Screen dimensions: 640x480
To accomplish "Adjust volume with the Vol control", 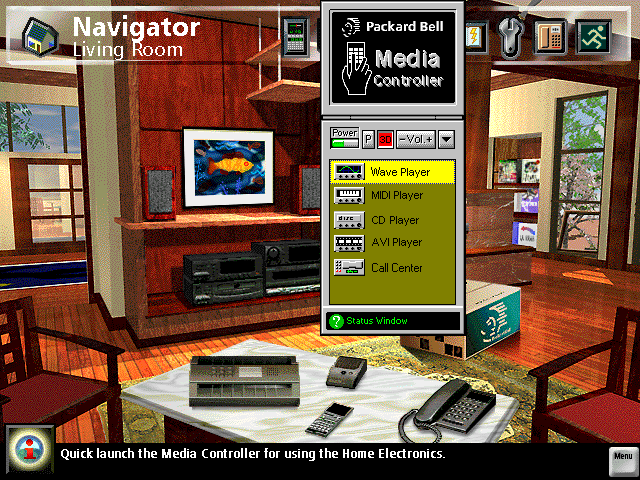I will 415,139.
